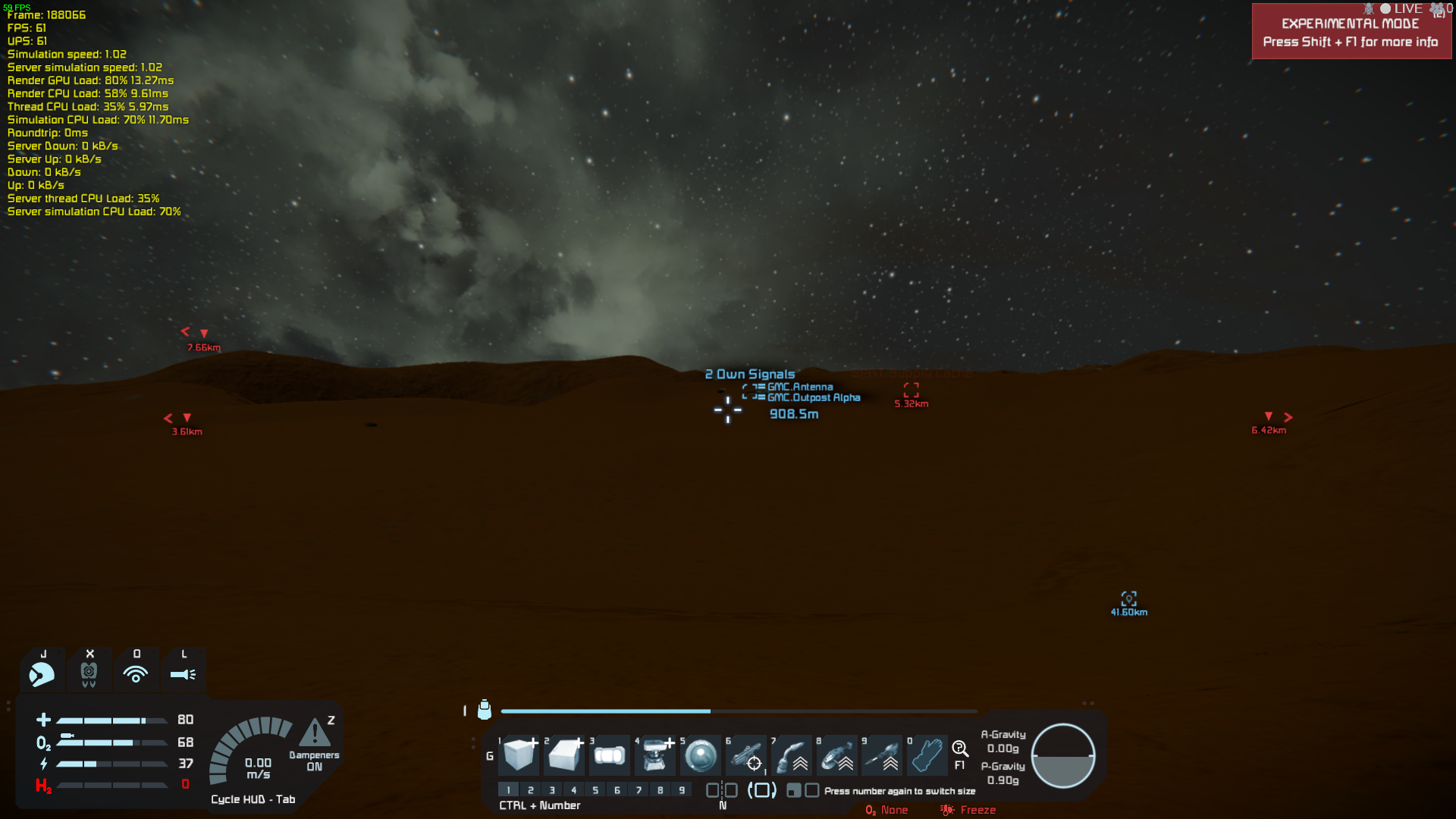Click the GMC.Outpost Alpha signal marker
Image resolution: width=1456 pixels, height=819 pixels.
(x=813, y=397)
